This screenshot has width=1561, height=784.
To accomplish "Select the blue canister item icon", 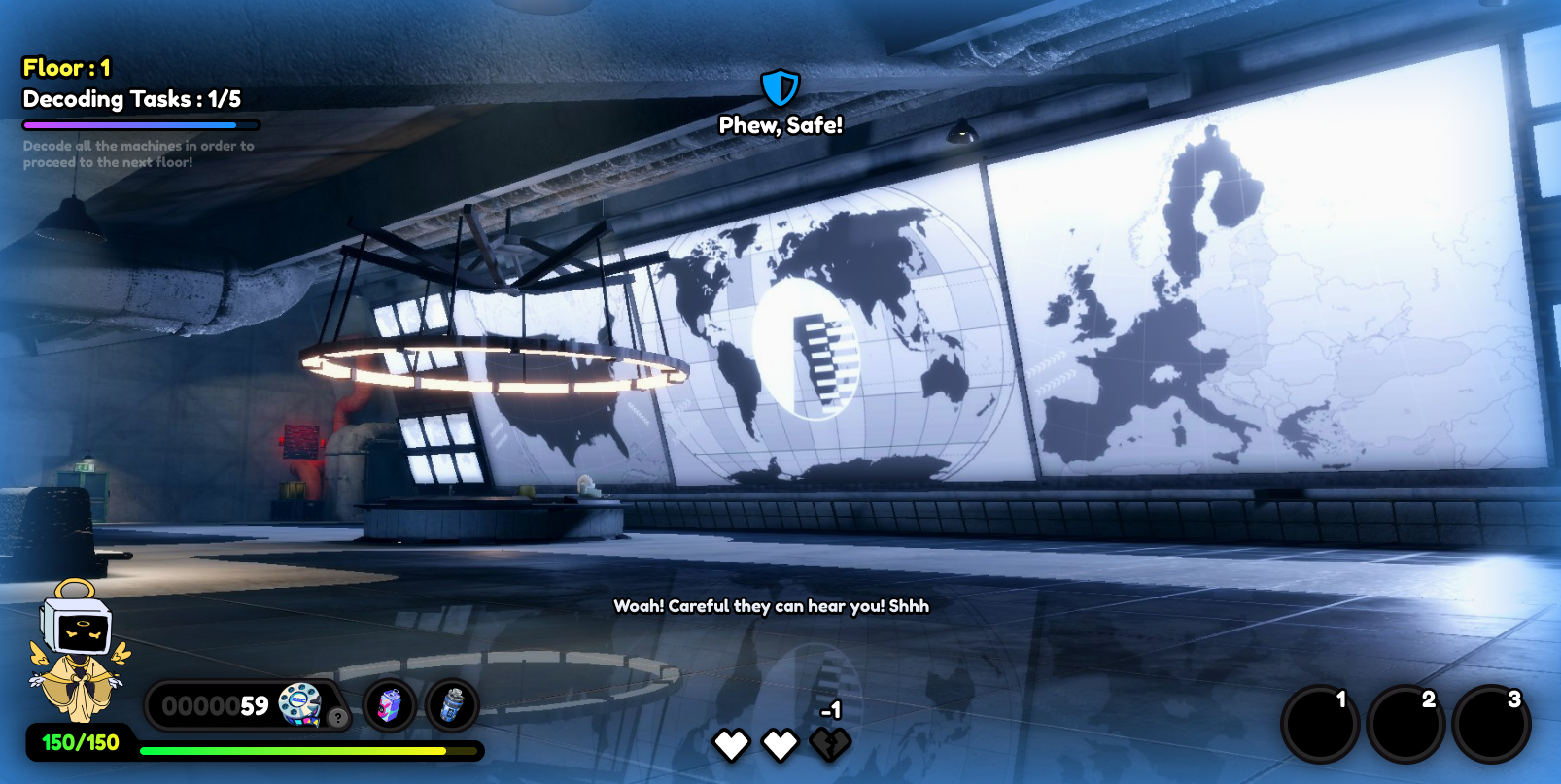I will 452,705.
